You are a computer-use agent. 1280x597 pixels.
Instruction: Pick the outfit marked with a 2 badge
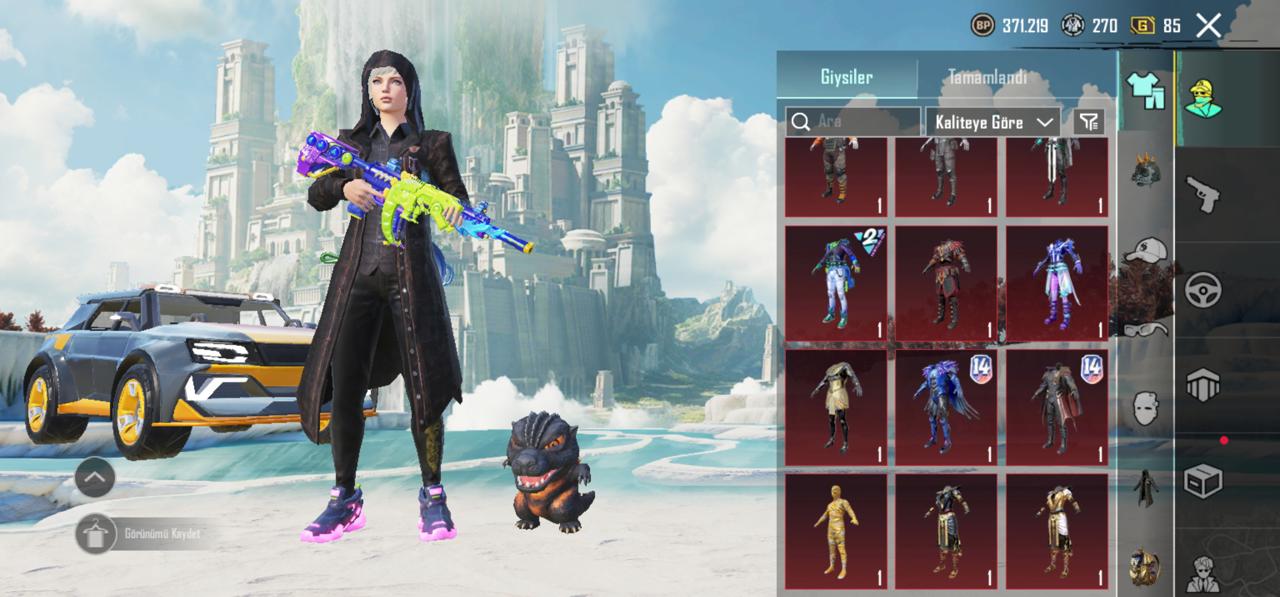pos(836,283)
